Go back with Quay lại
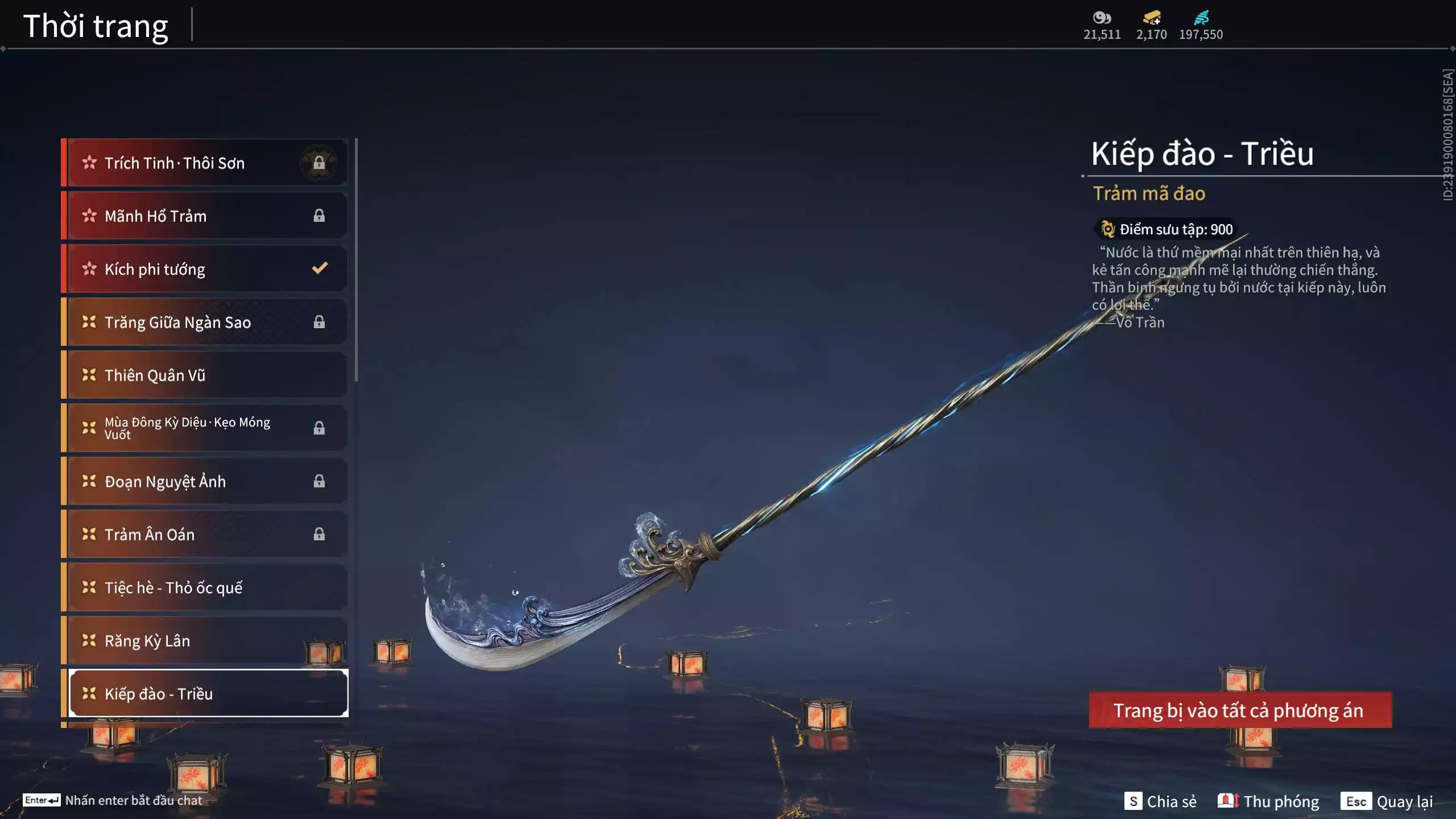1456x819 pixels. coord(1387,801)
